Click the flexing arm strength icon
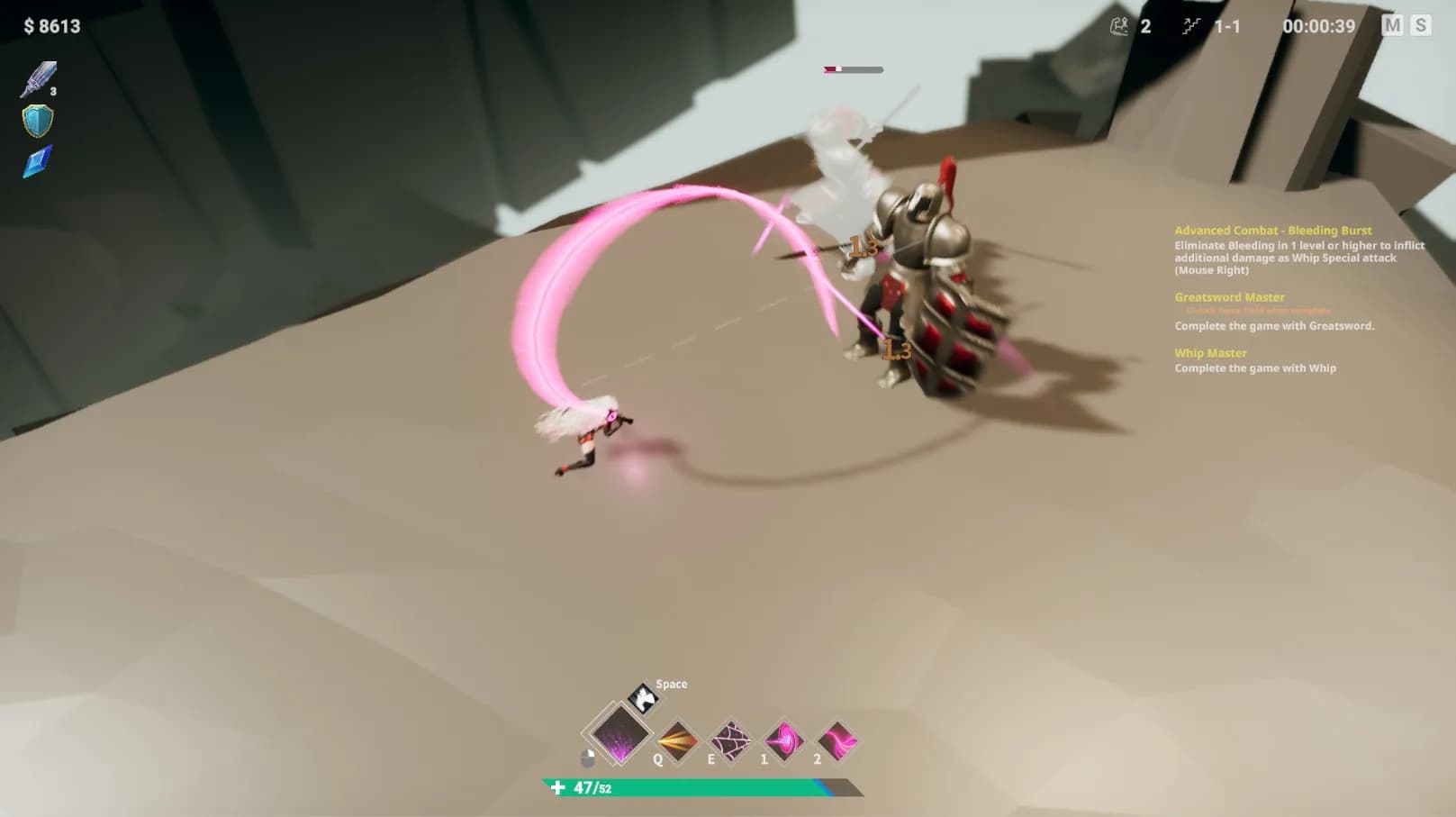1456x817 pixels. [x=1119, y=26]
